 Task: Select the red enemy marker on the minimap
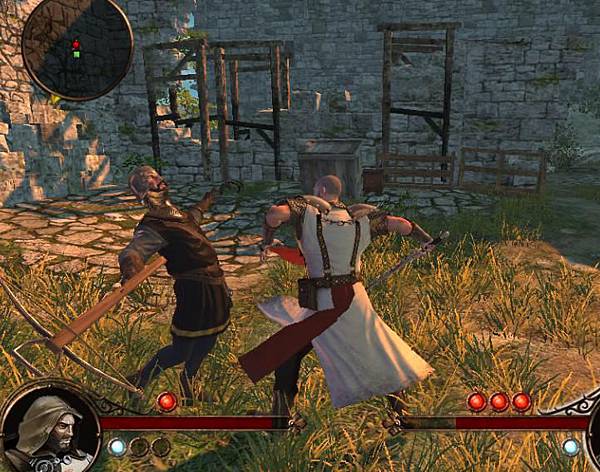[75, 44]
